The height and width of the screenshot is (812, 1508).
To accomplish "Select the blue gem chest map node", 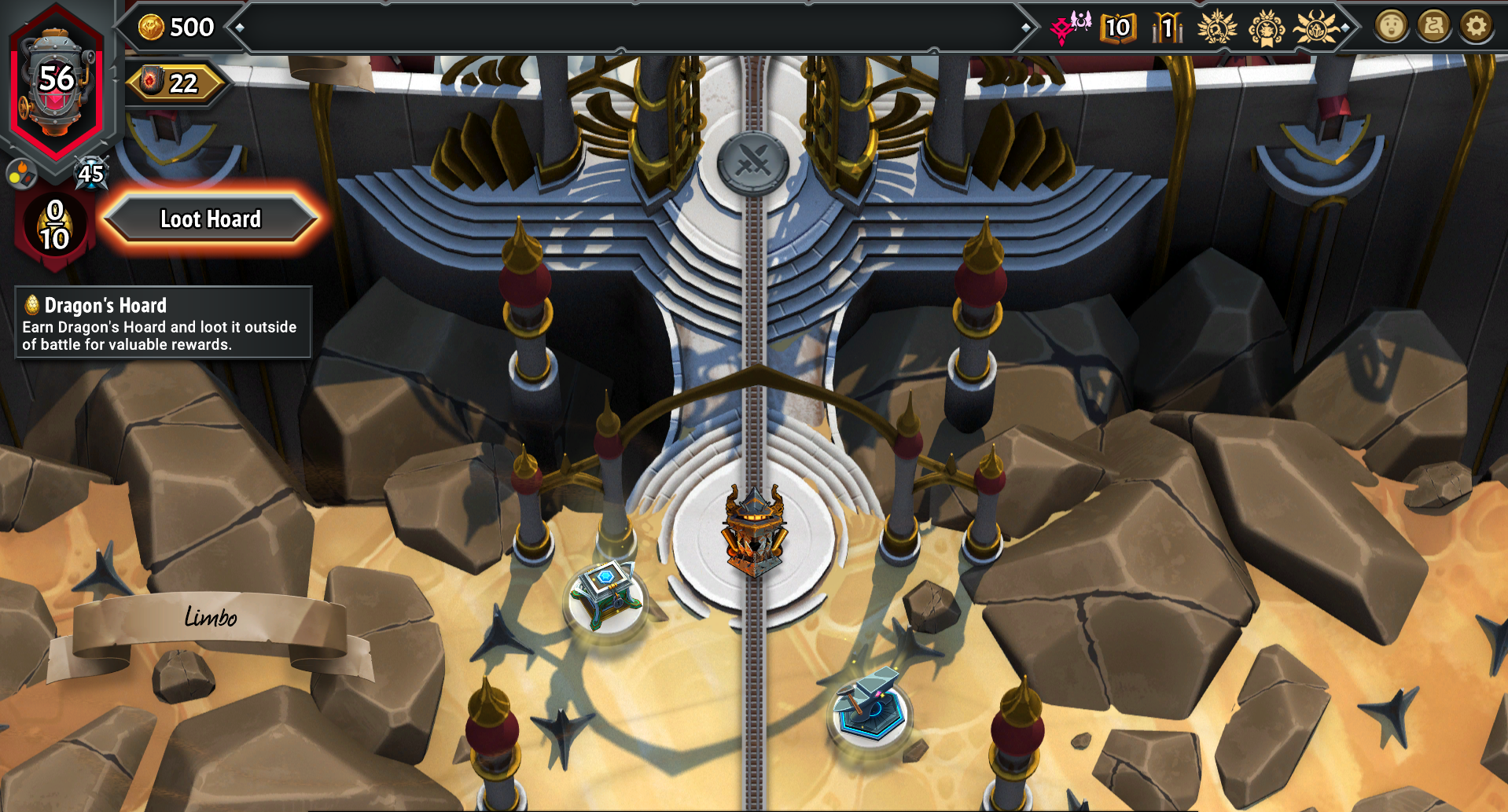I will tap(606, 596).
